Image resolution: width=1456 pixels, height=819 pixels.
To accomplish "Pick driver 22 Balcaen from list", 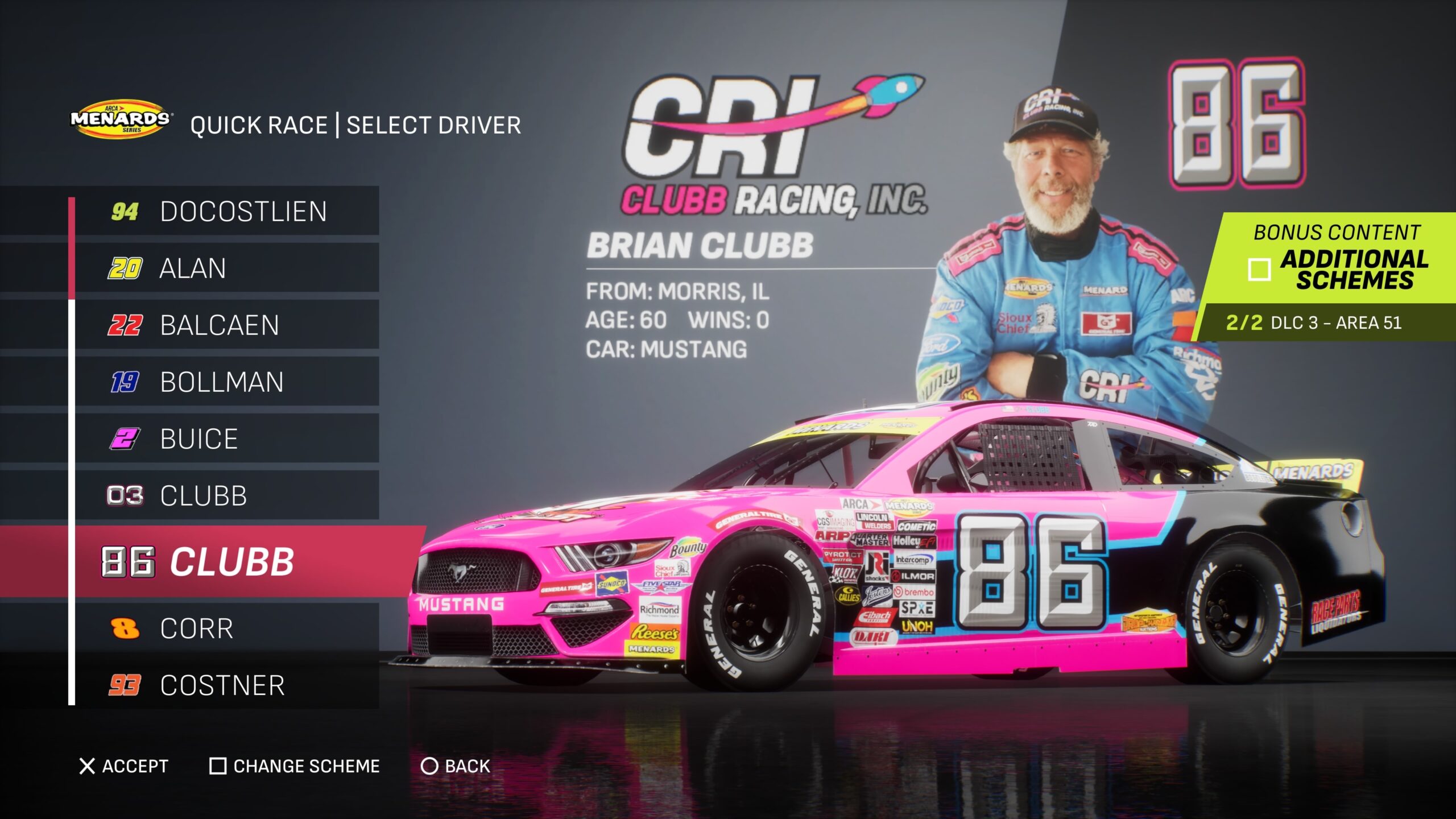I will click(227, 325).
